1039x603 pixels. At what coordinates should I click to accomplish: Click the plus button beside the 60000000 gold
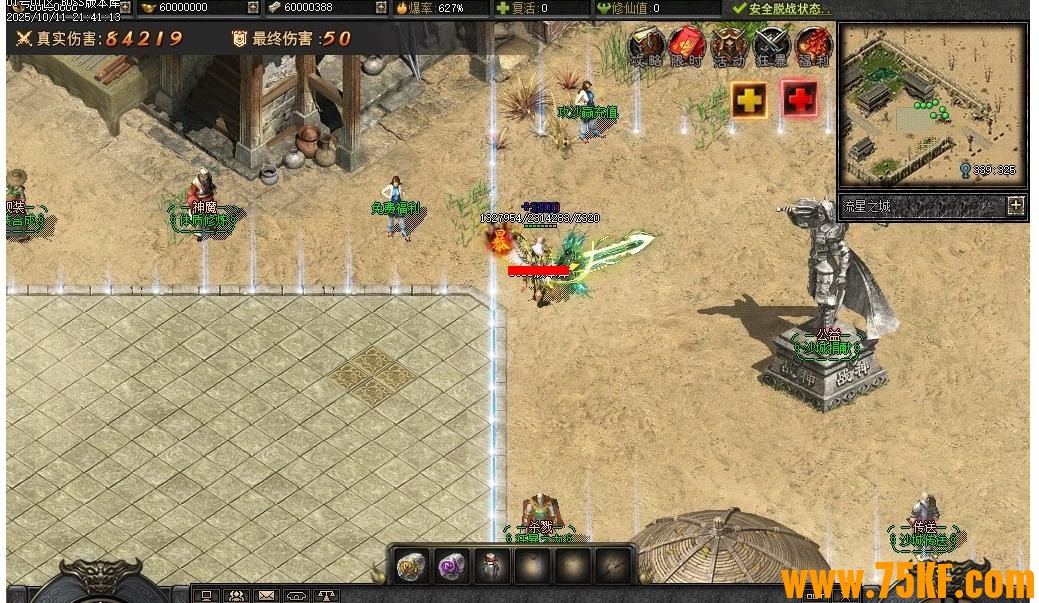pyautogui.click(x=253, y=8)
